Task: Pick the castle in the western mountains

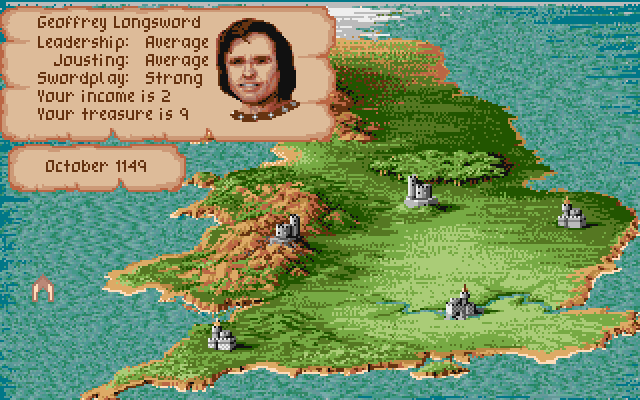Action: [x=287, y=231]
